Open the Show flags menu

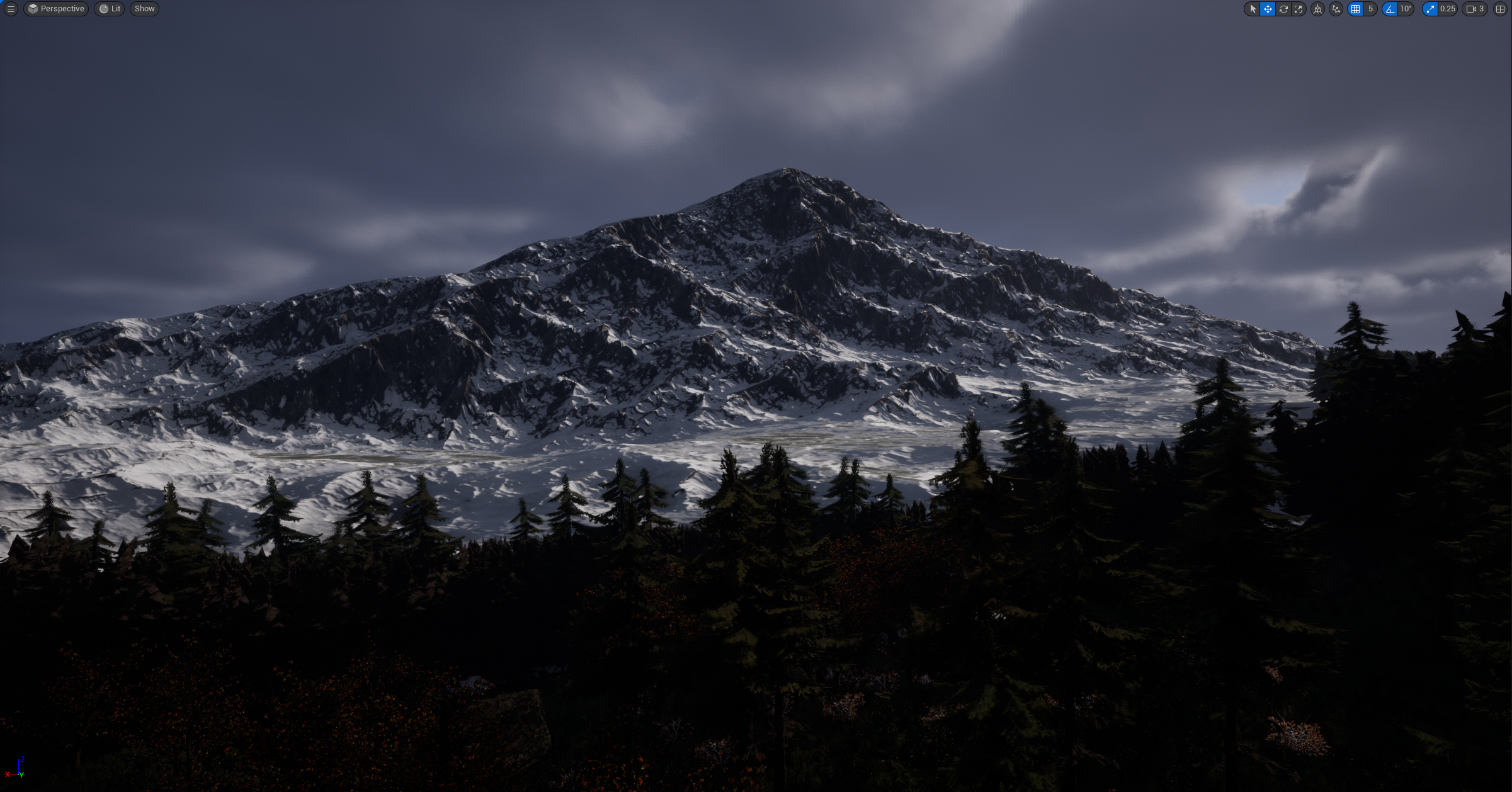pyautogui.click(x=144, y=9)
